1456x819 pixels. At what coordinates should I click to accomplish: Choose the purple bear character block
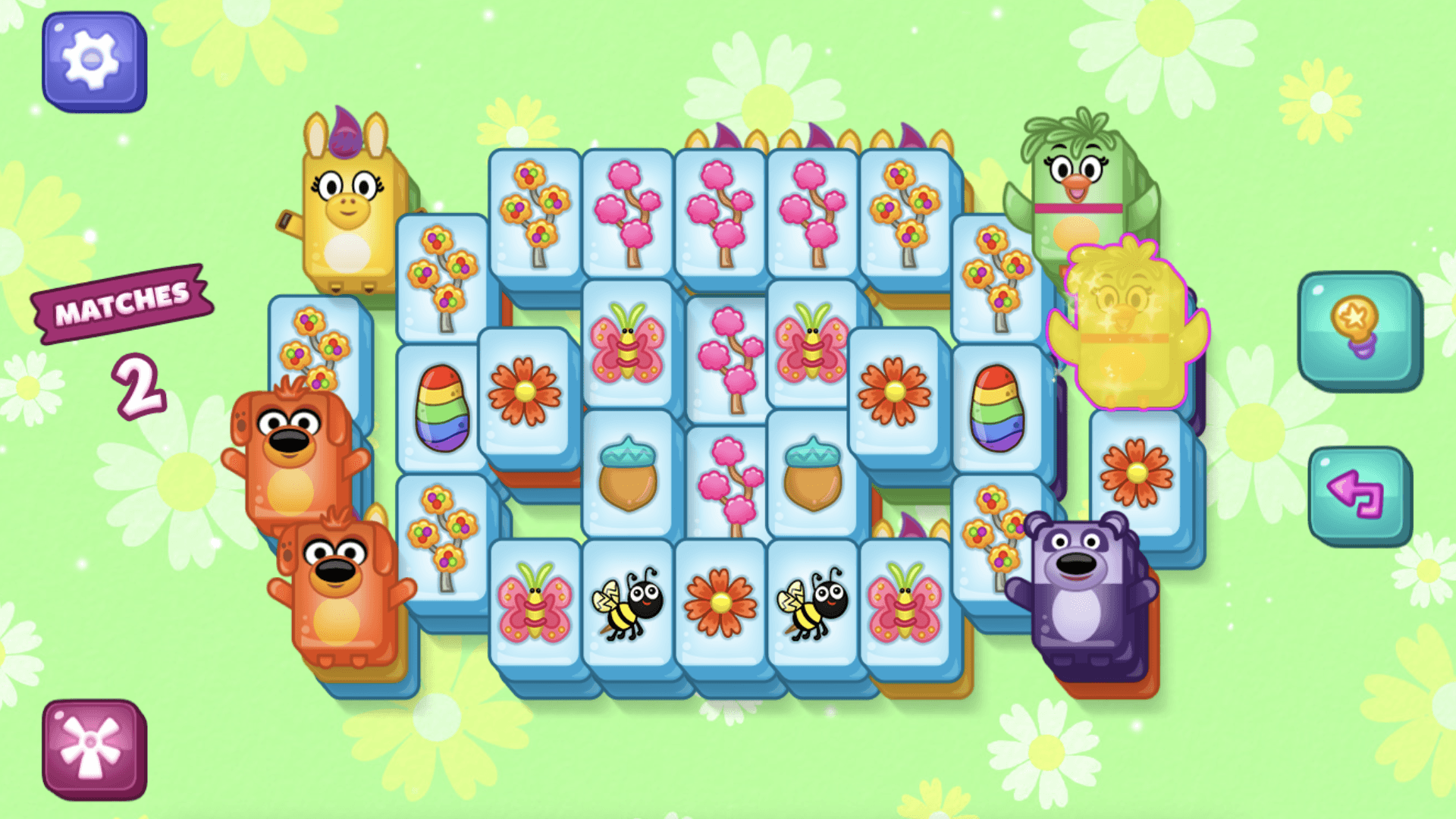1081,591
